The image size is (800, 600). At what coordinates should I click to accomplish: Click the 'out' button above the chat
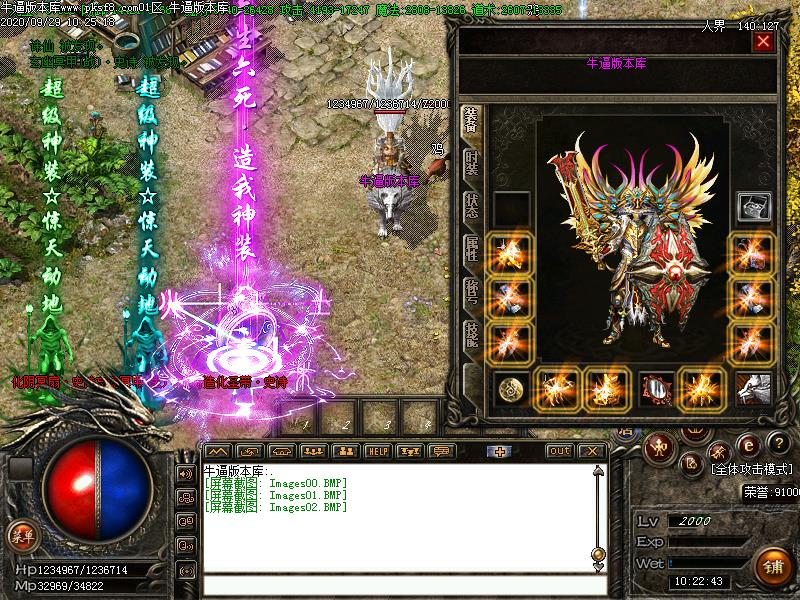(x=560, y=451)
